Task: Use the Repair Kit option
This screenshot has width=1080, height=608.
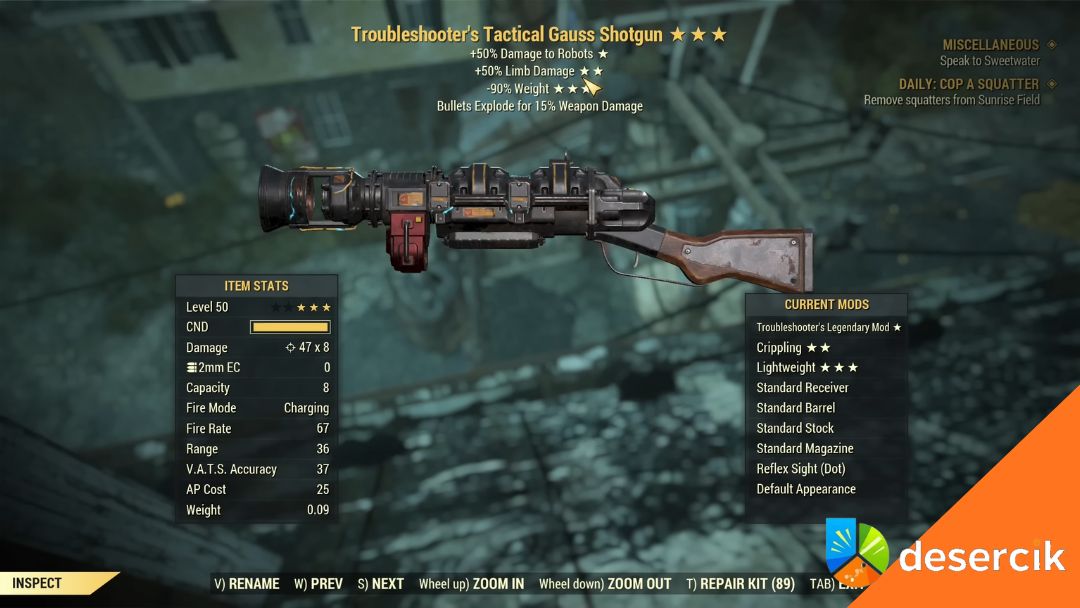Action: (x=740, y=584)
